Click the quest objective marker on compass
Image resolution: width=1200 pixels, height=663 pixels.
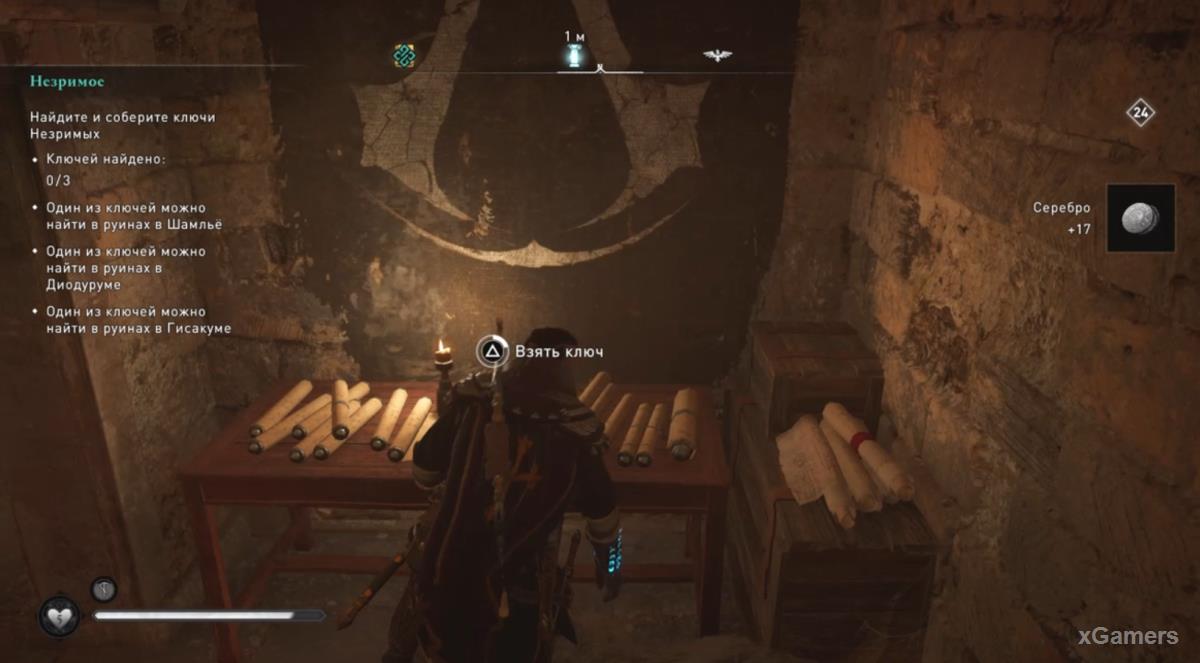pos(574,56)
